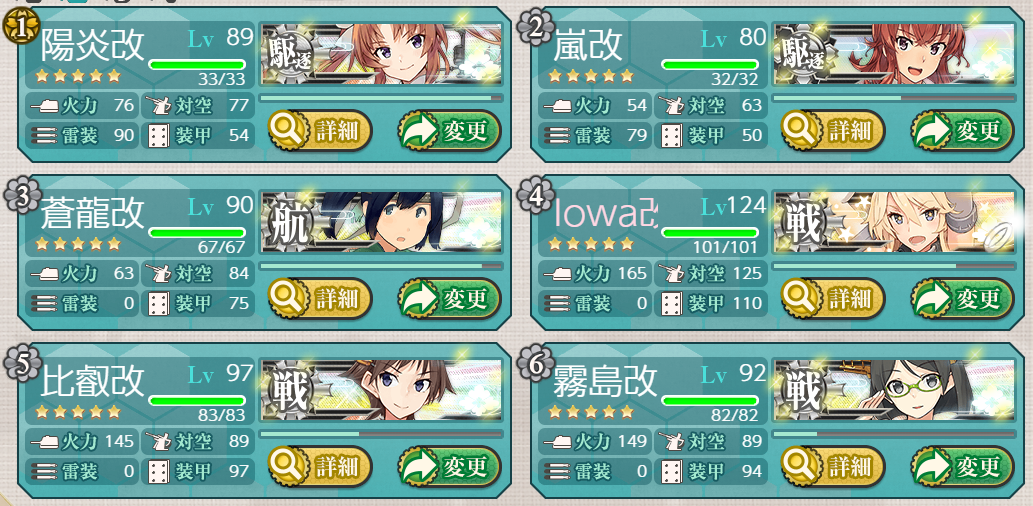Viewport: 1033px width, 506px height.
Task: Select Iowa改 battleship portrait banner
Action: 893,222
